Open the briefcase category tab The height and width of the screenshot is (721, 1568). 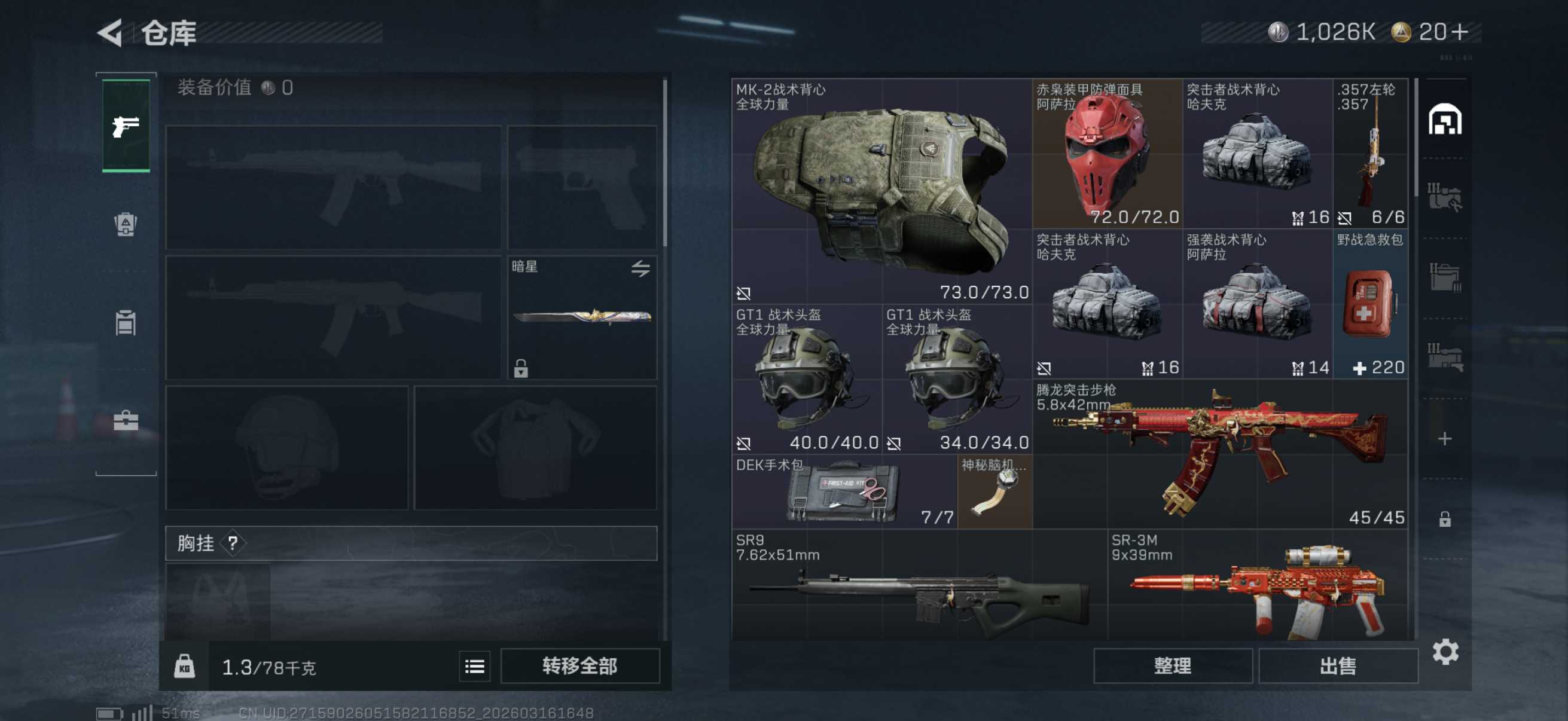pyautogui.click(x=126, y=420)
